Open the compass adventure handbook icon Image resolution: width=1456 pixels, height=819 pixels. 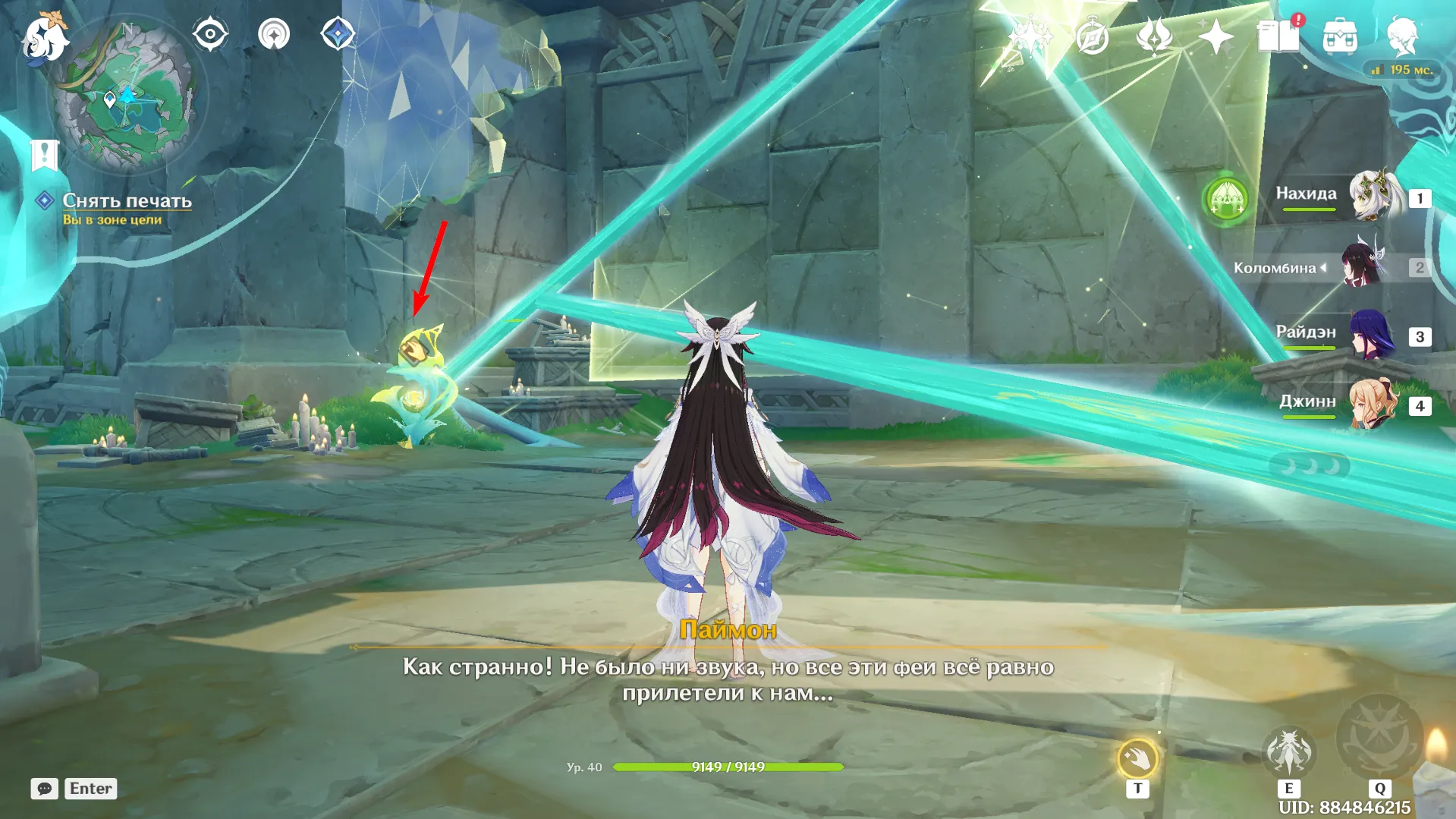tap(1093, 36)
